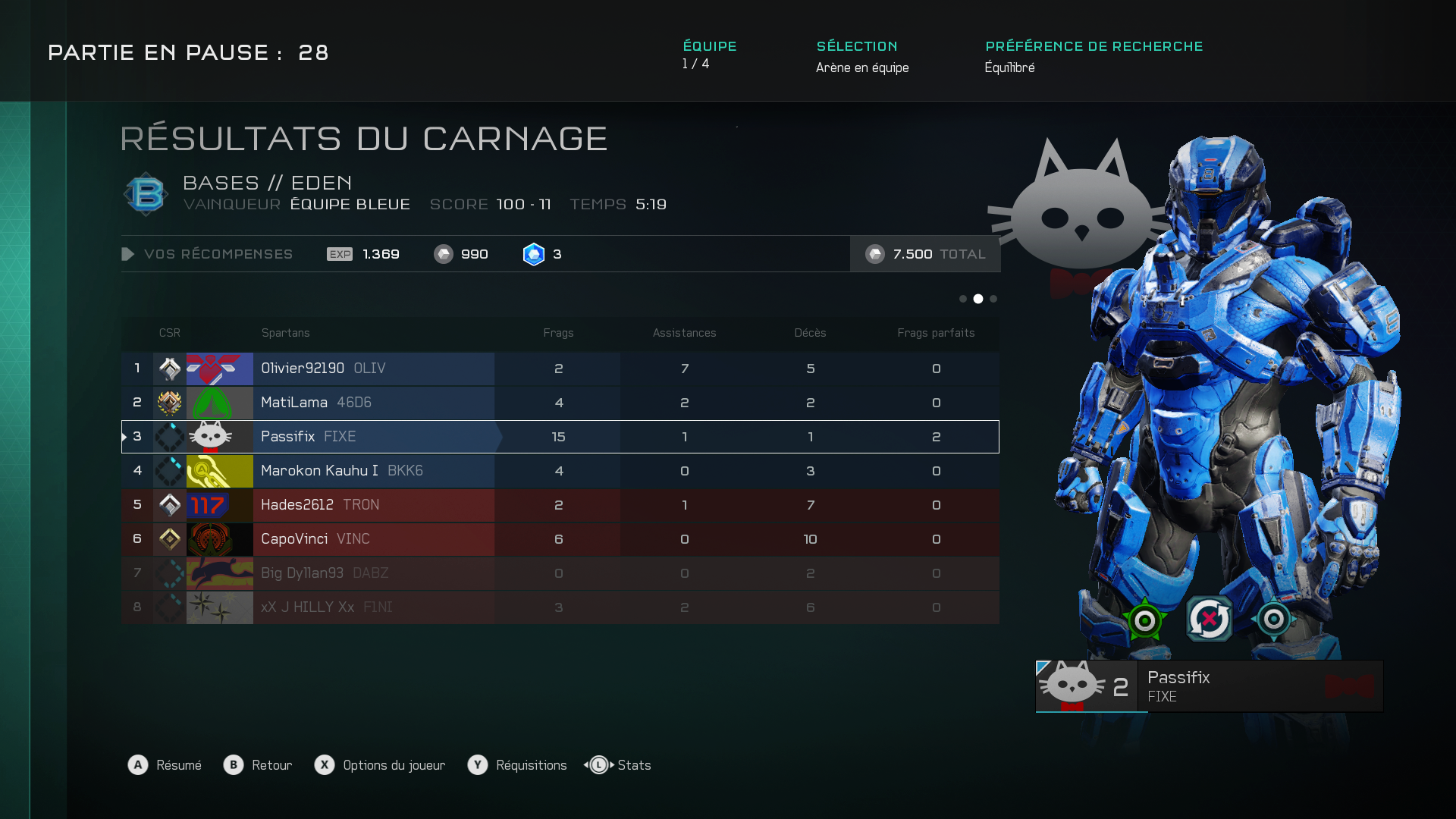Switch to the Stats view
The height and width of the screenshot is (819, 1456).
(619, 765)
